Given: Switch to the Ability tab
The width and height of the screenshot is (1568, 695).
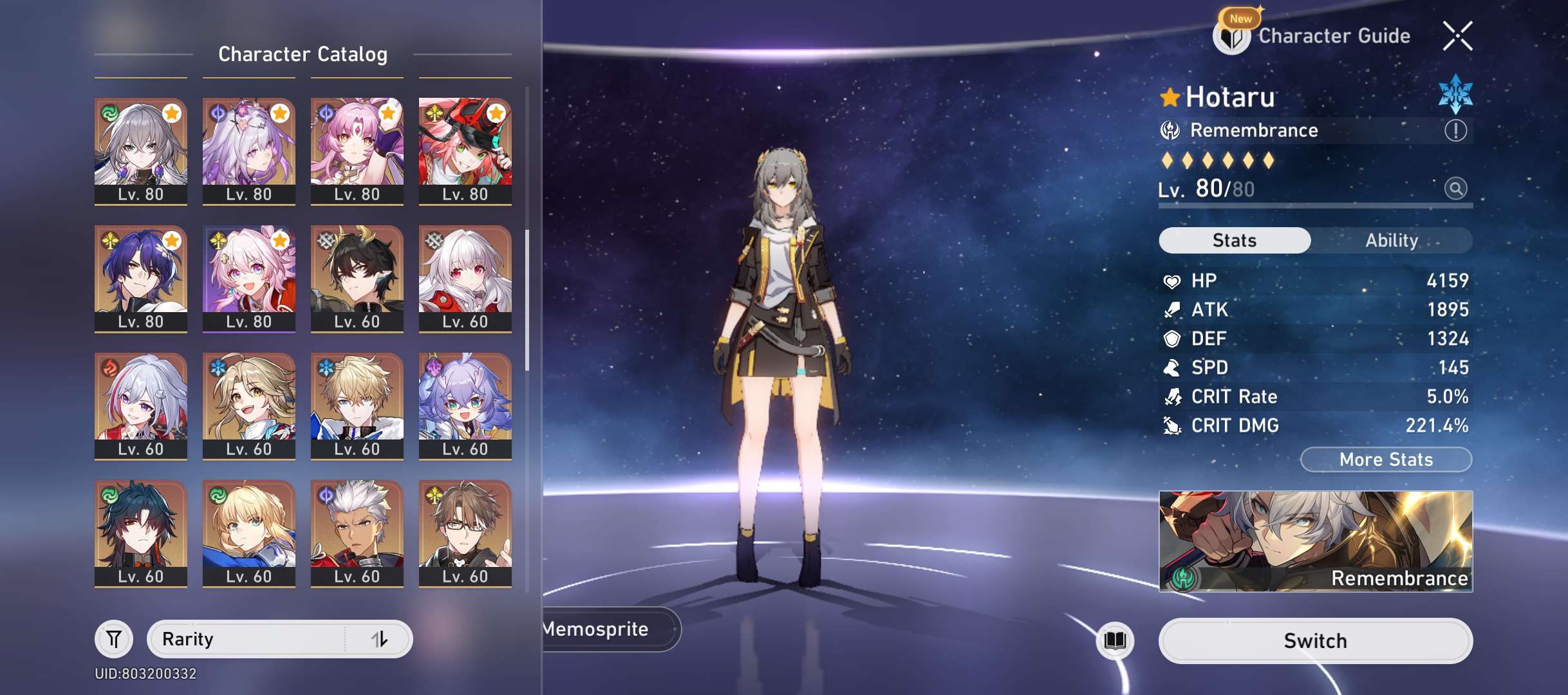Looking at the screenshot, I should [x=1392, y=241].
